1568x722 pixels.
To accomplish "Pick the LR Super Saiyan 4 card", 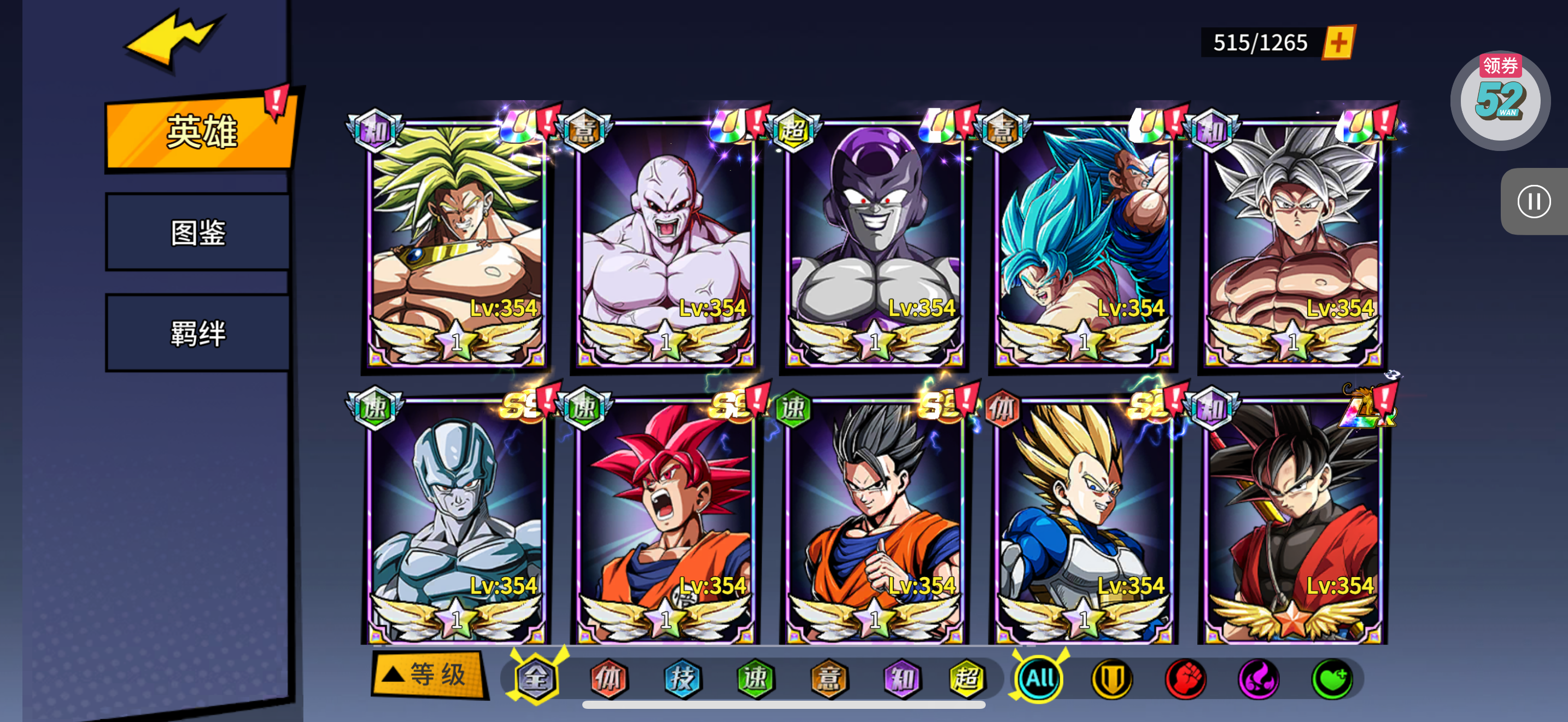I will pyautogui.click(x=1292, y=521).
